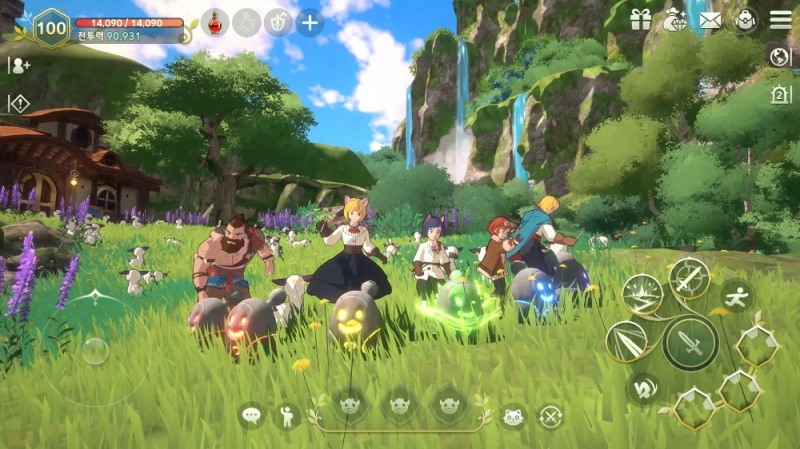Screen dimensions: 800x449
Task: Open the world map globe
Action: pyautogui.click(x=780, y=56)
